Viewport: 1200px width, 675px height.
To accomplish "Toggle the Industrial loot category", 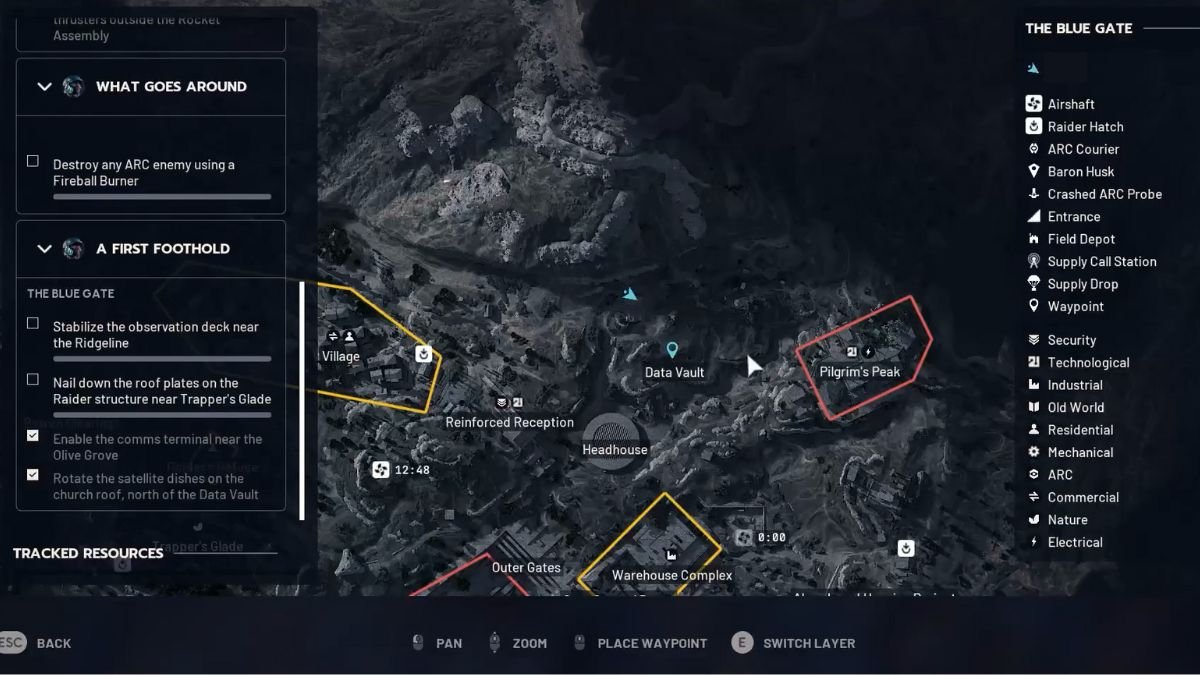I will pyautogui.click(x=1075, y=385).
